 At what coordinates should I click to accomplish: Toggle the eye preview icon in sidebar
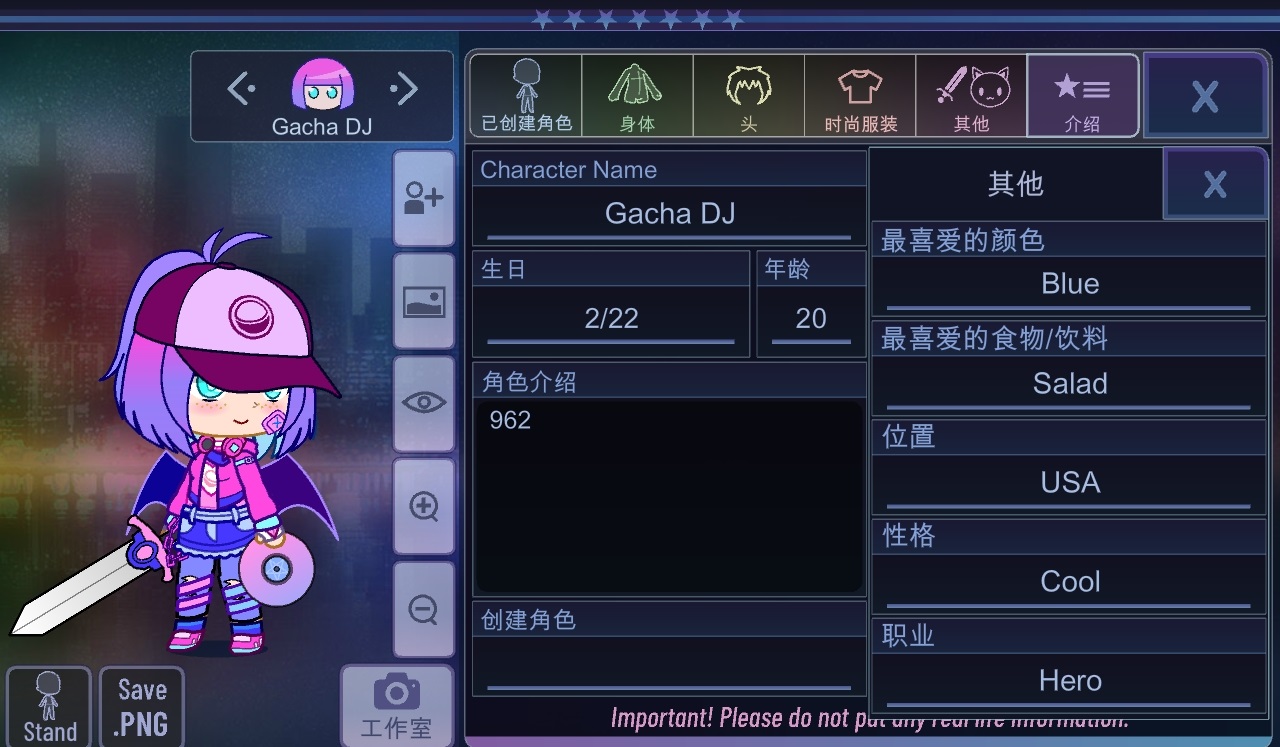[423, 402]
